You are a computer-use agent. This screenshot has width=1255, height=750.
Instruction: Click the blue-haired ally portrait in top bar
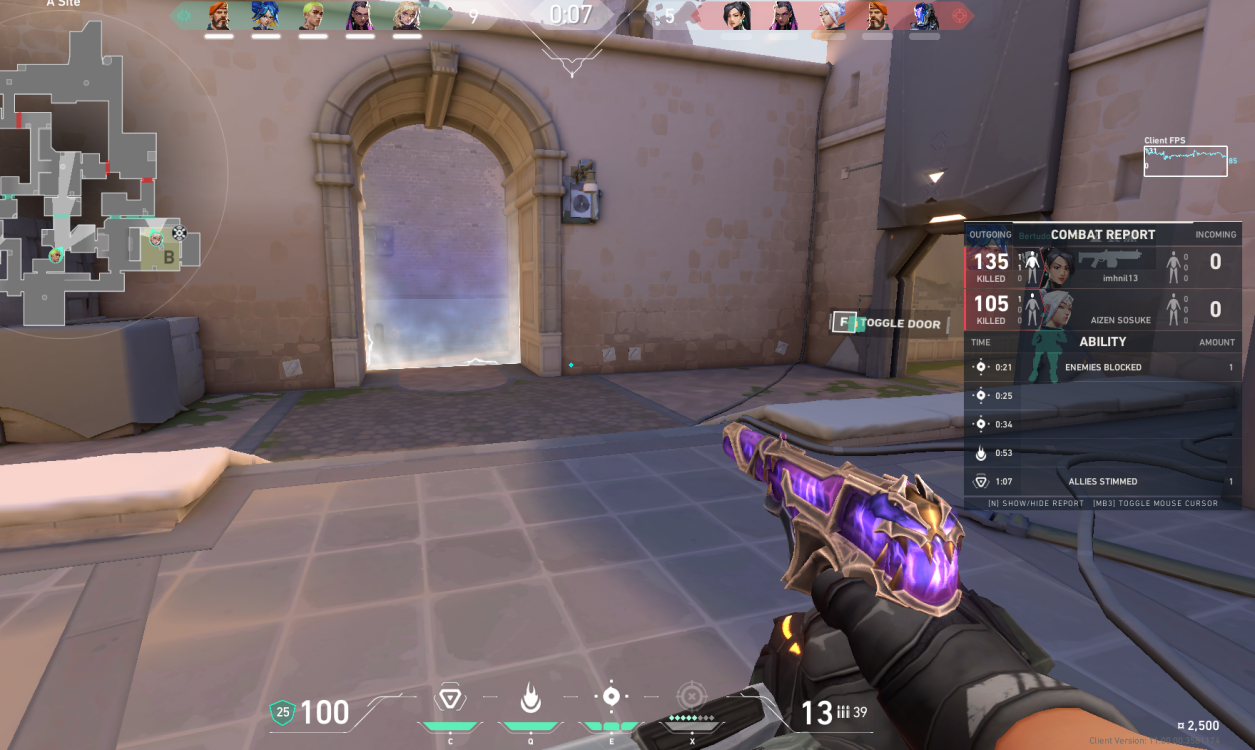click(x=265, y=16)
